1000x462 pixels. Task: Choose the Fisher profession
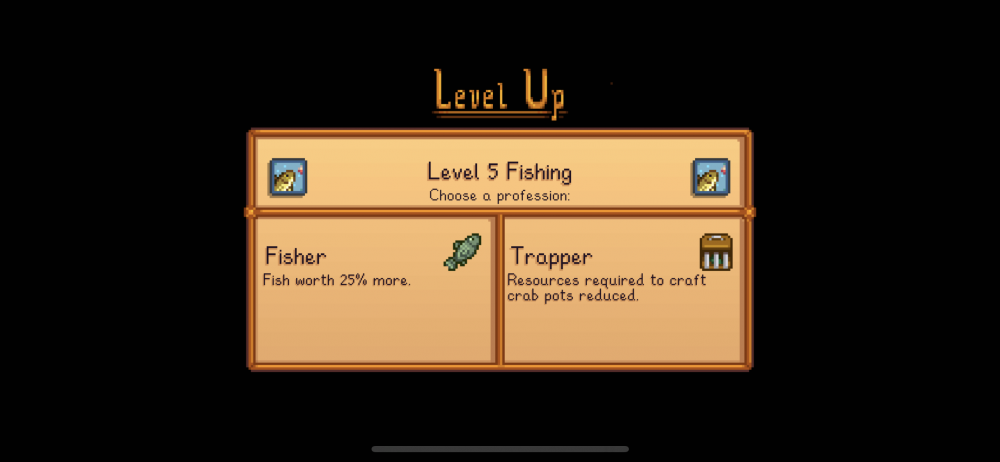coord(373,289)
